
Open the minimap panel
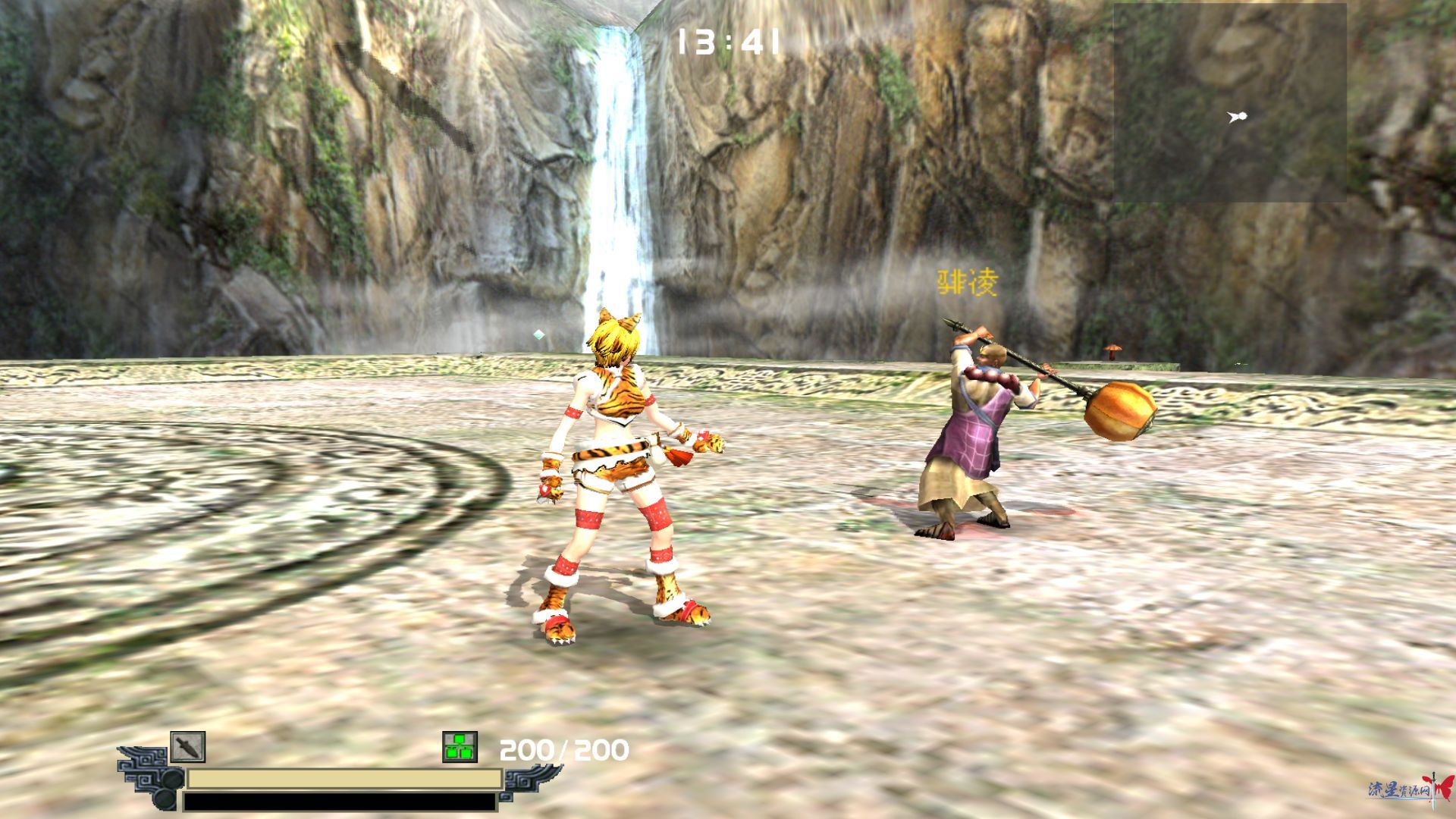[x=1229, y=102]
